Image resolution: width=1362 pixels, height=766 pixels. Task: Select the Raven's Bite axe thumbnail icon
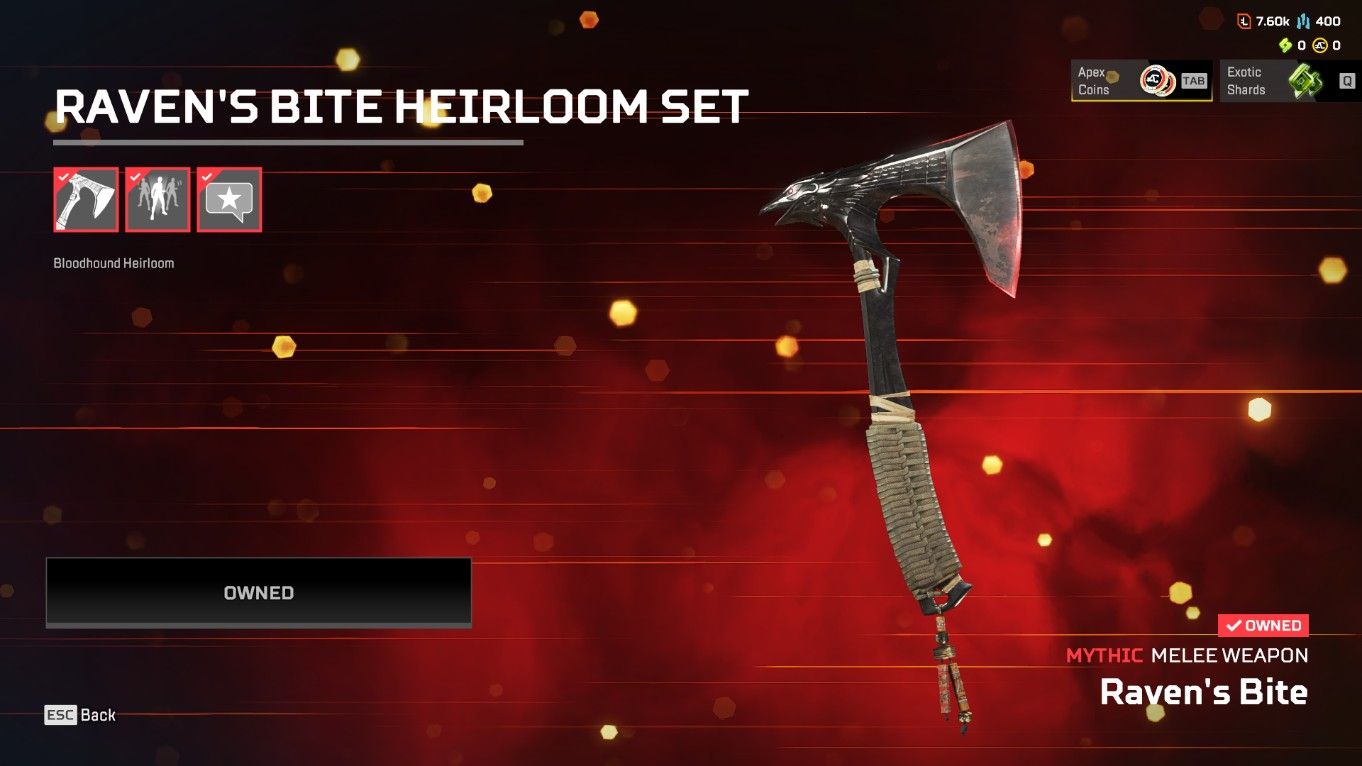click(x=85, y=199)
